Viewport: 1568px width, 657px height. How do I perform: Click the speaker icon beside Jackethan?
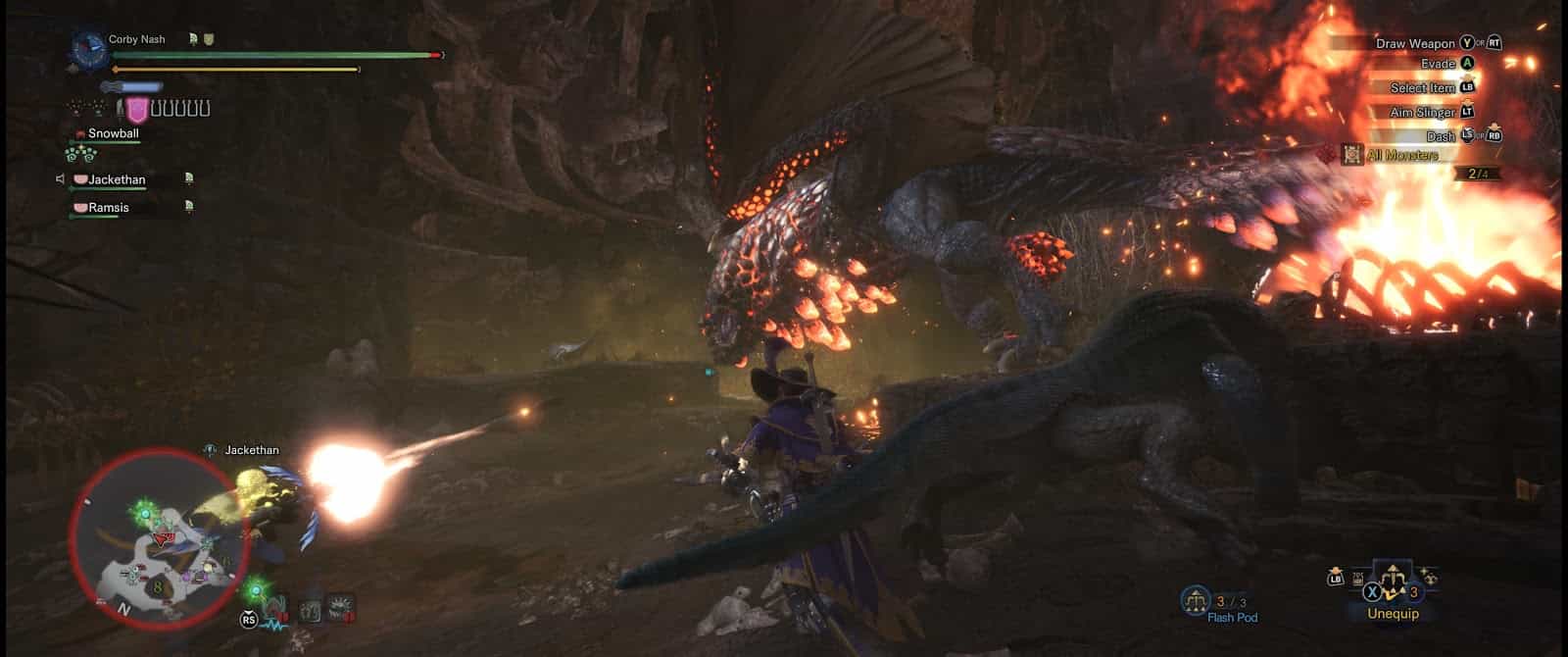click(x=61, y=179)
